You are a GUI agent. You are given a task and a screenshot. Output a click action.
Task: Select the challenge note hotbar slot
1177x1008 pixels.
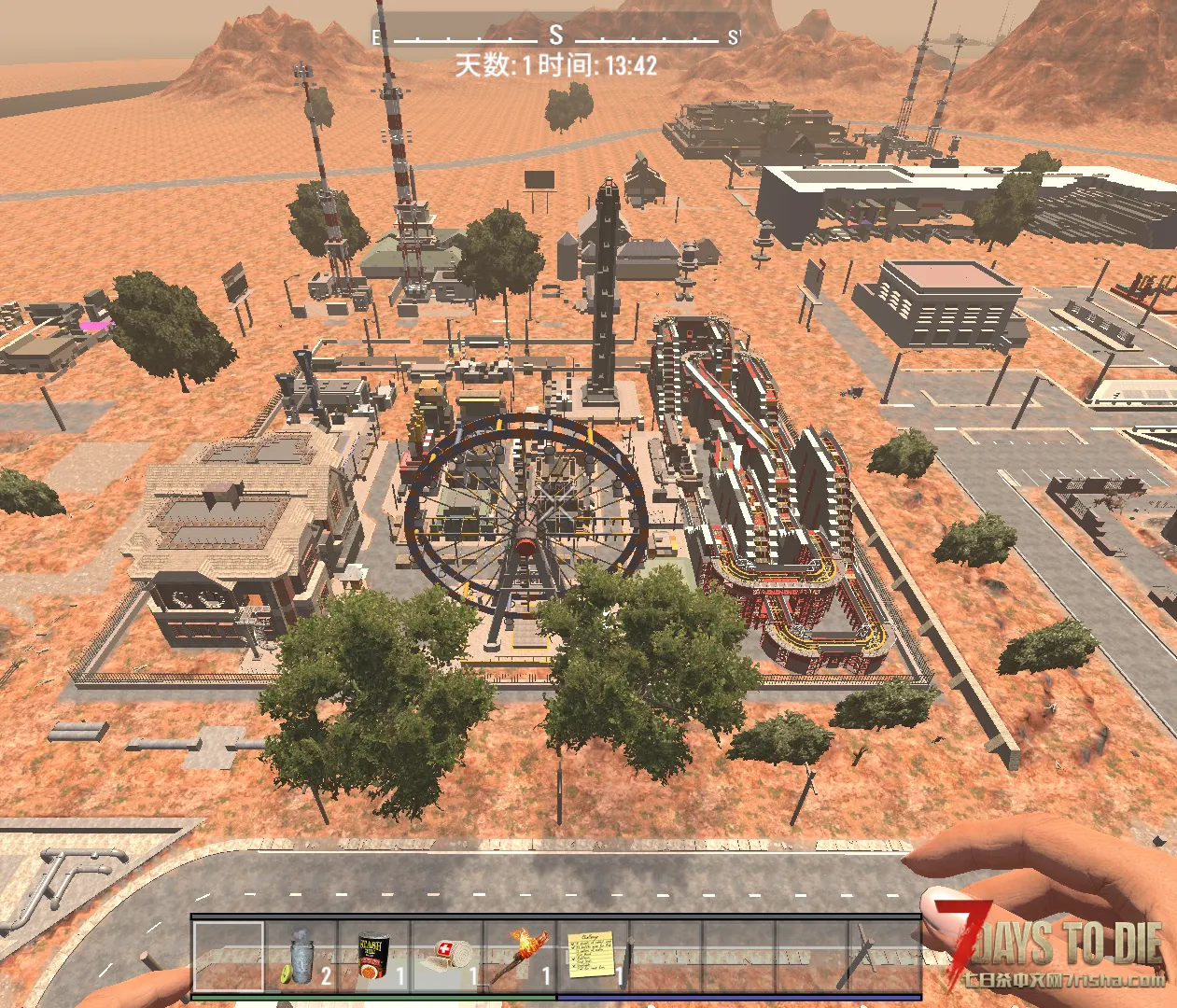point(594,956)
